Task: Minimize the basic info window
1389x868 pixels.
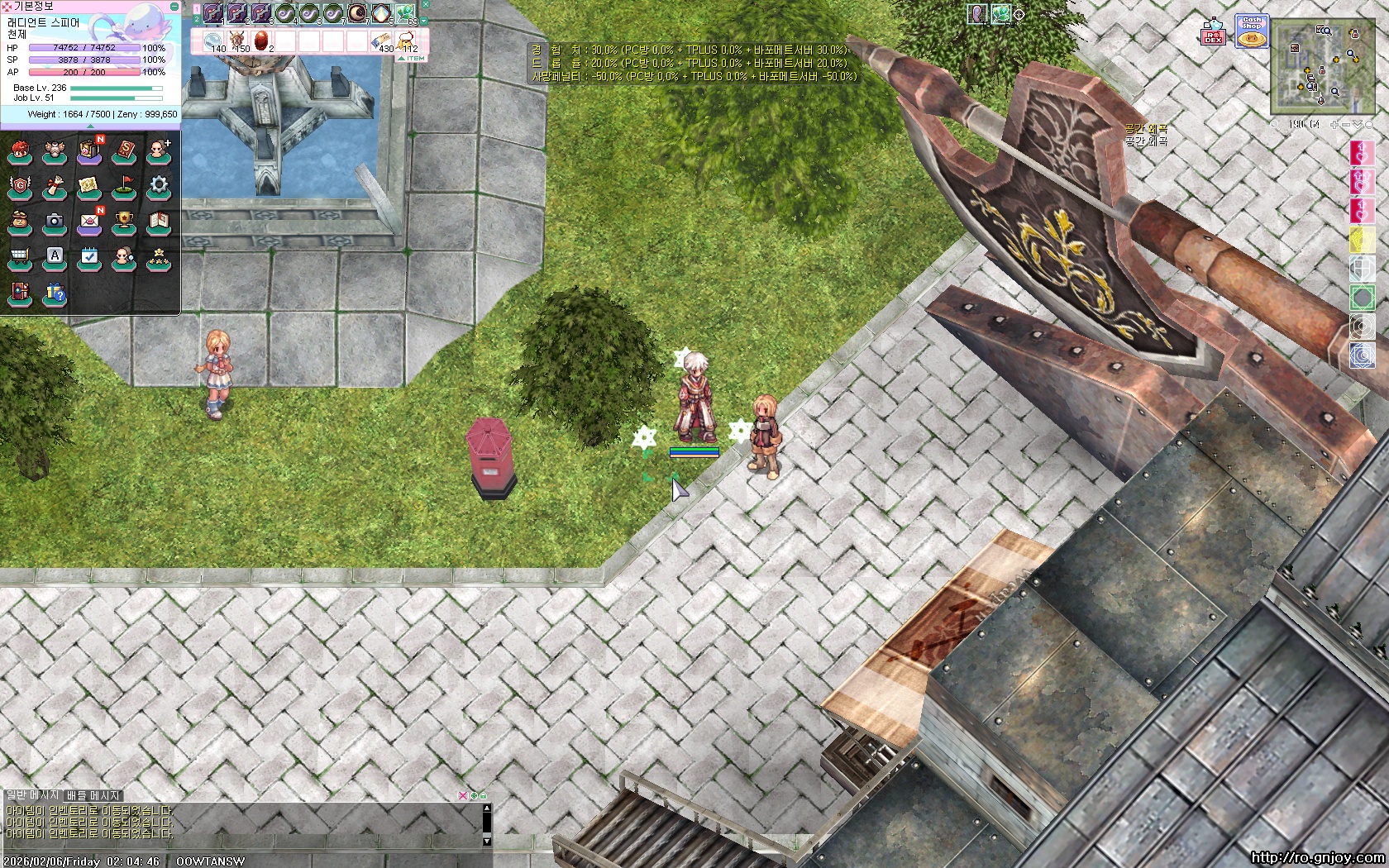Action: (174, 6)
